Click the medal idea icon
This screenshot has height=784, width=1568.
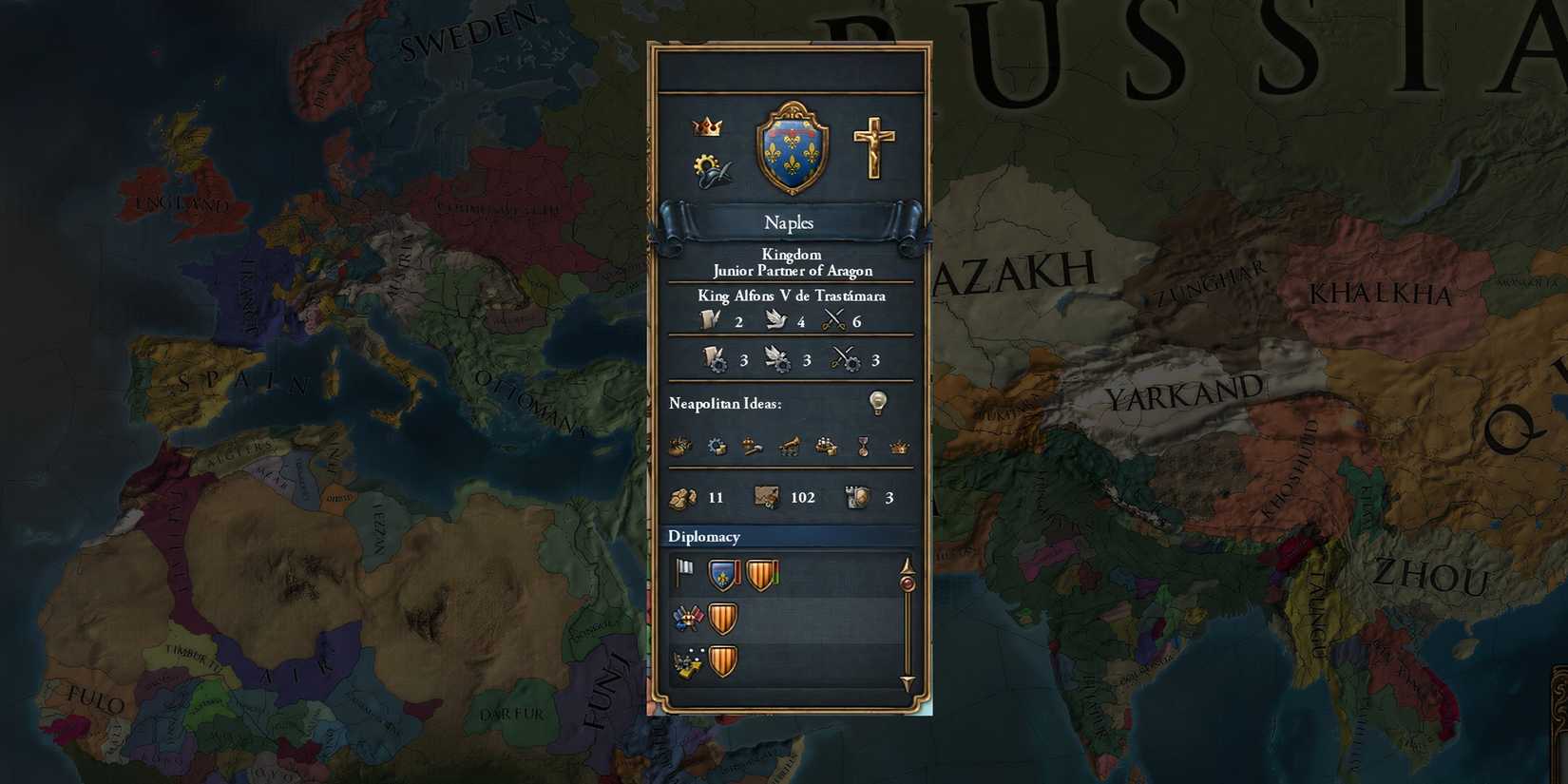coord(863,448)
